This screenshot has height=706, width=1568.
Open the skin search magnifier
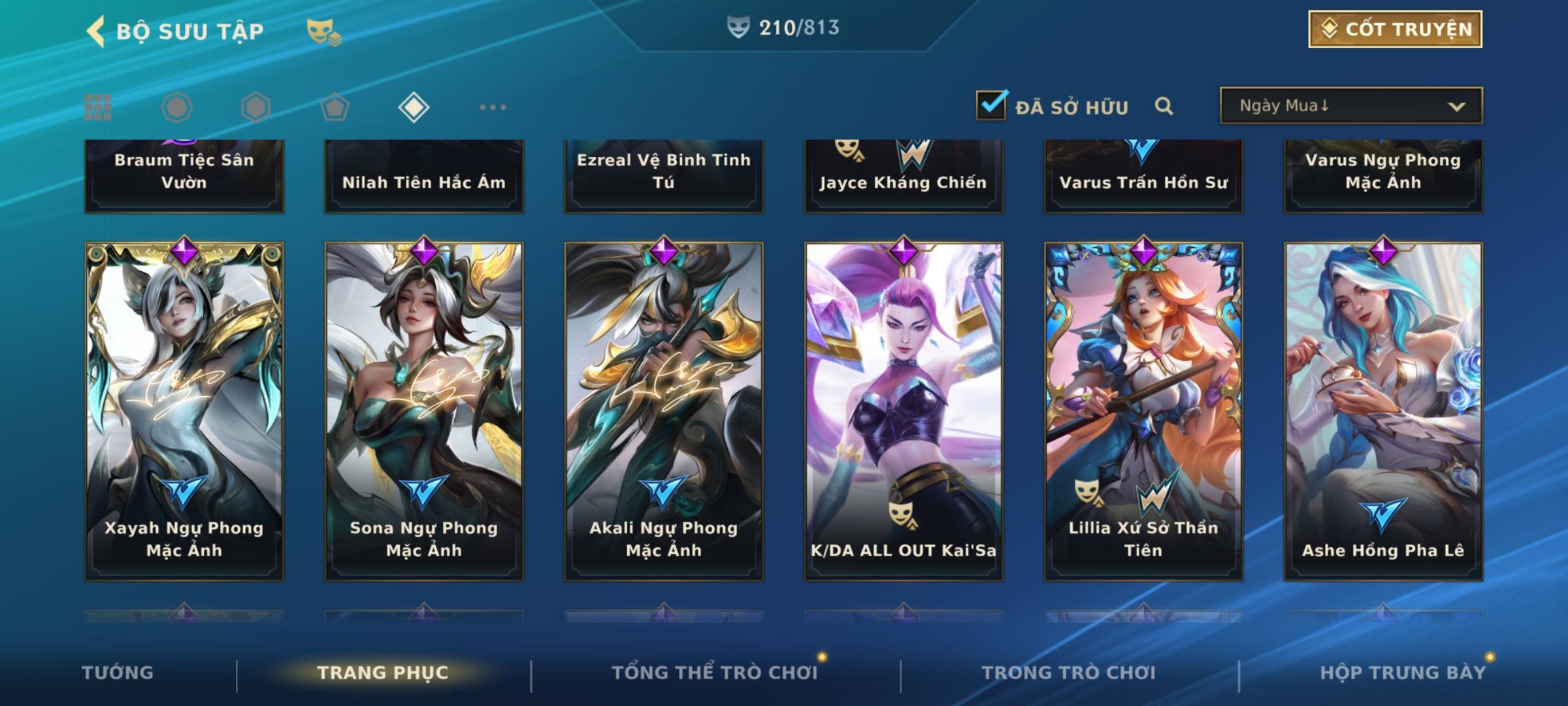pos(1164,106)
